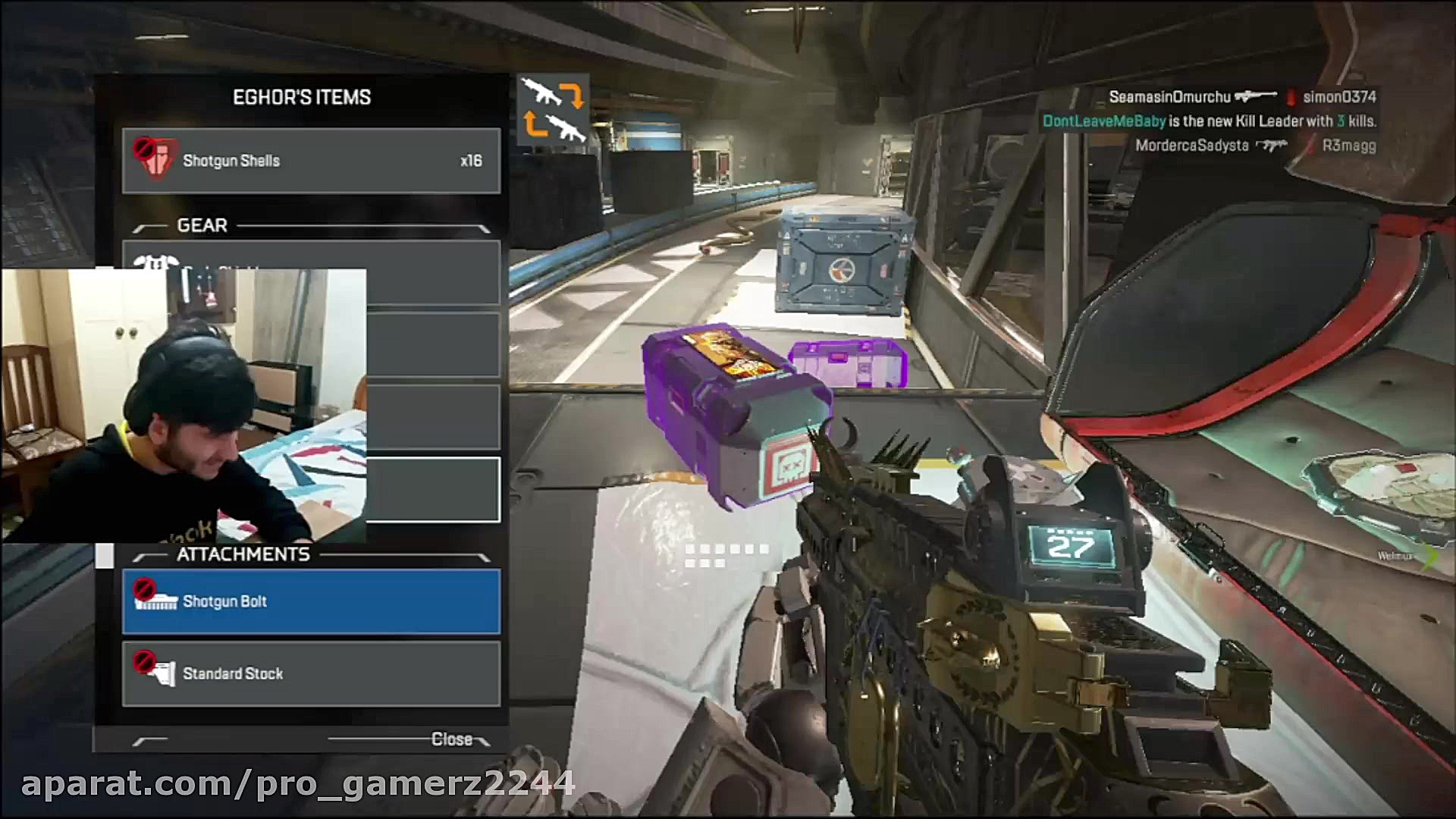Select the Standard Stock attachment row
1456x819 pixels.
[311, 673]
